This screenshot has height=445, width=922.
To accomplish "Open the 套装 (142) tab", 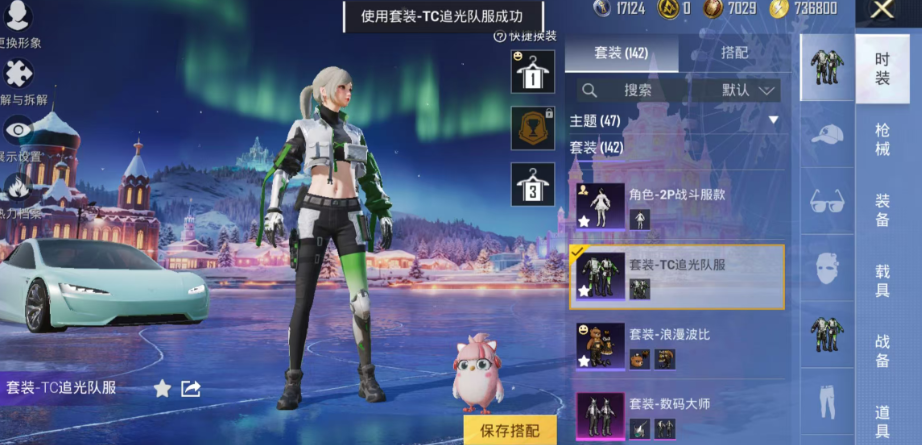I will click(x=622, y=53).
